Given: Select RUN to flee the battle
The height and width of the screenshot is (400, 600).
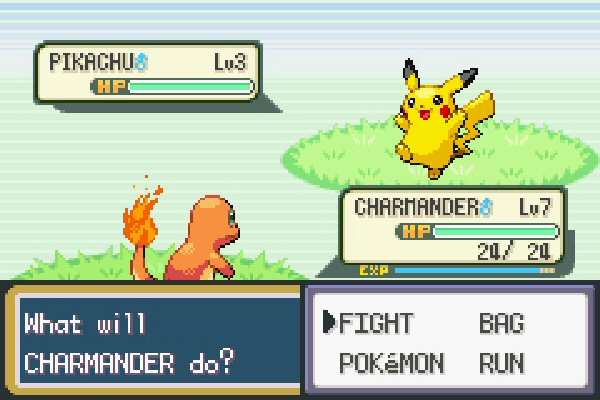Looking at the screenshot, I should (x=502, y=362).
